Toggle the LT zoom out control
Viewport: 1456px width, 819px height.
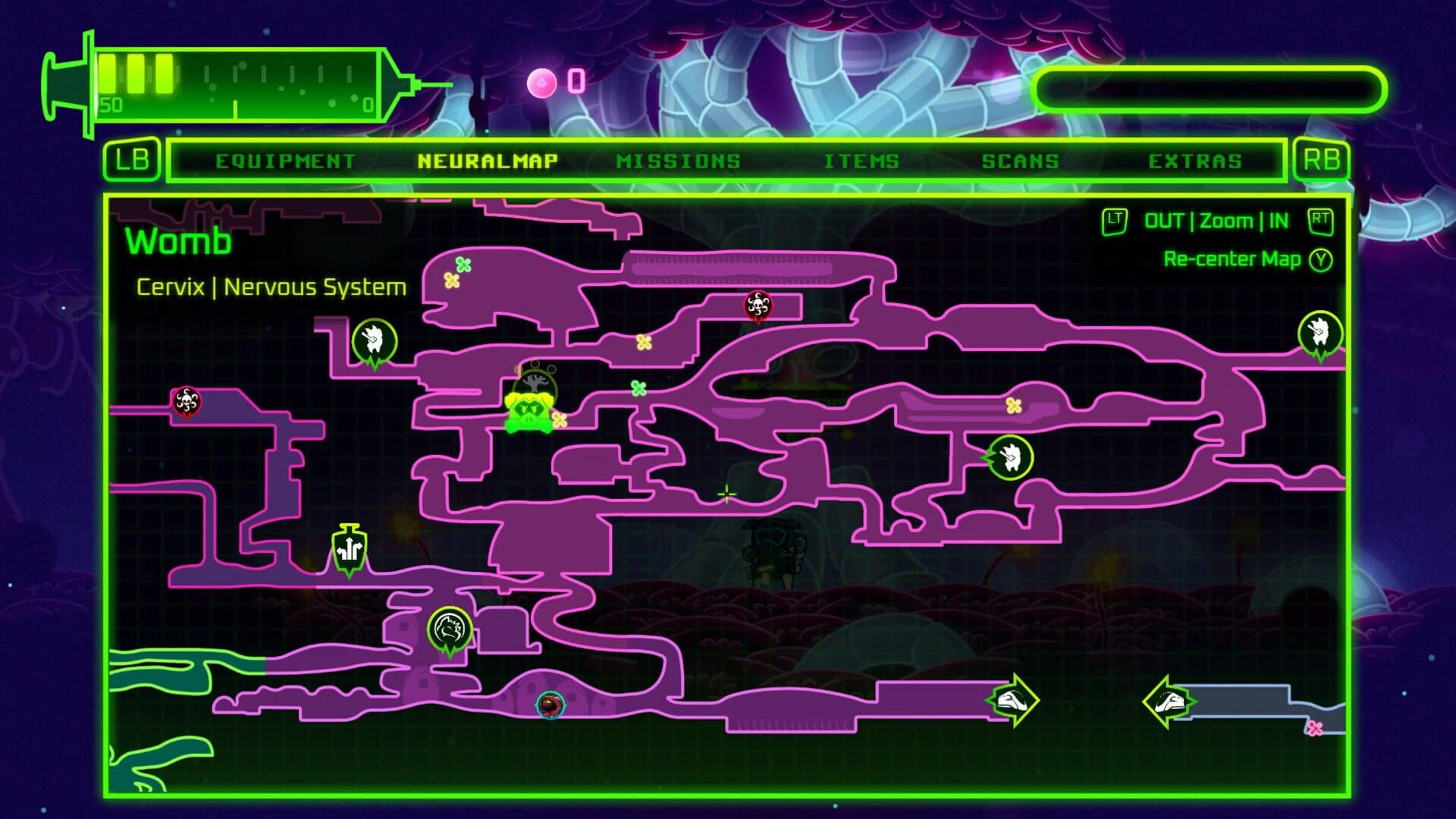tap(1115, 221)
